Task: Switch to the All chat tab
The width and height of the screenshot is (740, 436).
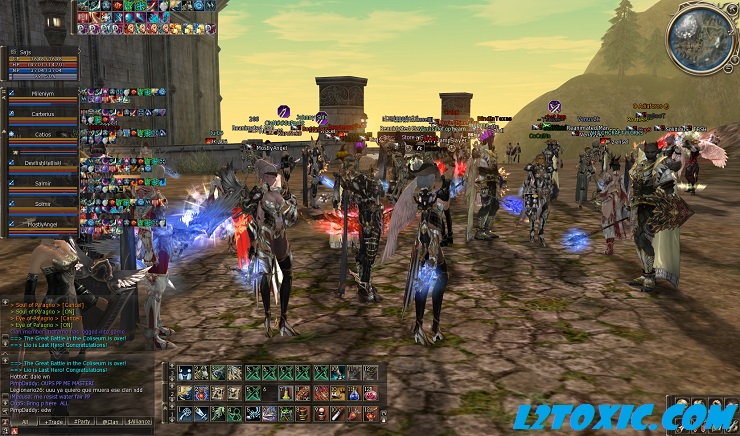Action: 25,422
